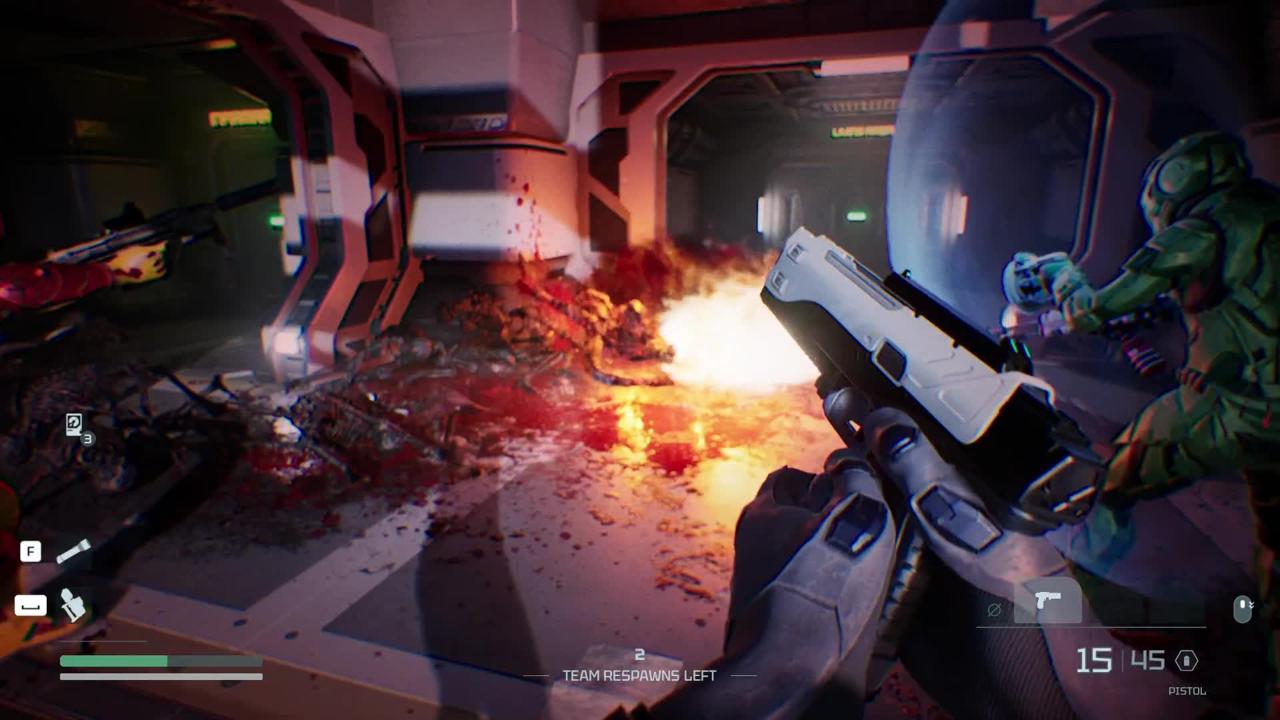Click the hexagonal ammo type icon
The width and height of the screenshot is (1280, 720).
tap(1186, 660)
